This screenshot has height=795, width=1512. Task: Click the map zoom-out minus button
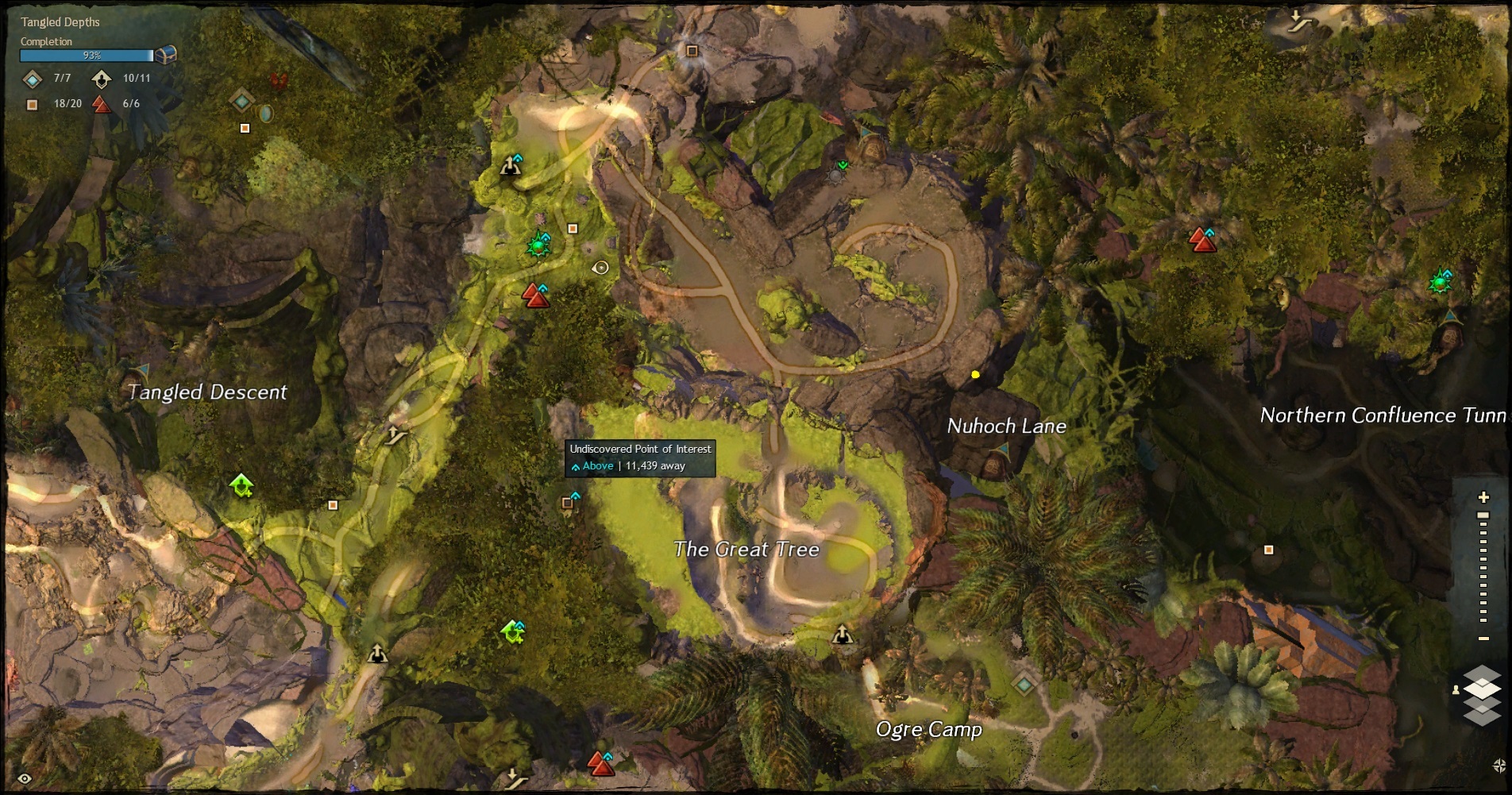pyautogui.click(x=1483, y=639)
